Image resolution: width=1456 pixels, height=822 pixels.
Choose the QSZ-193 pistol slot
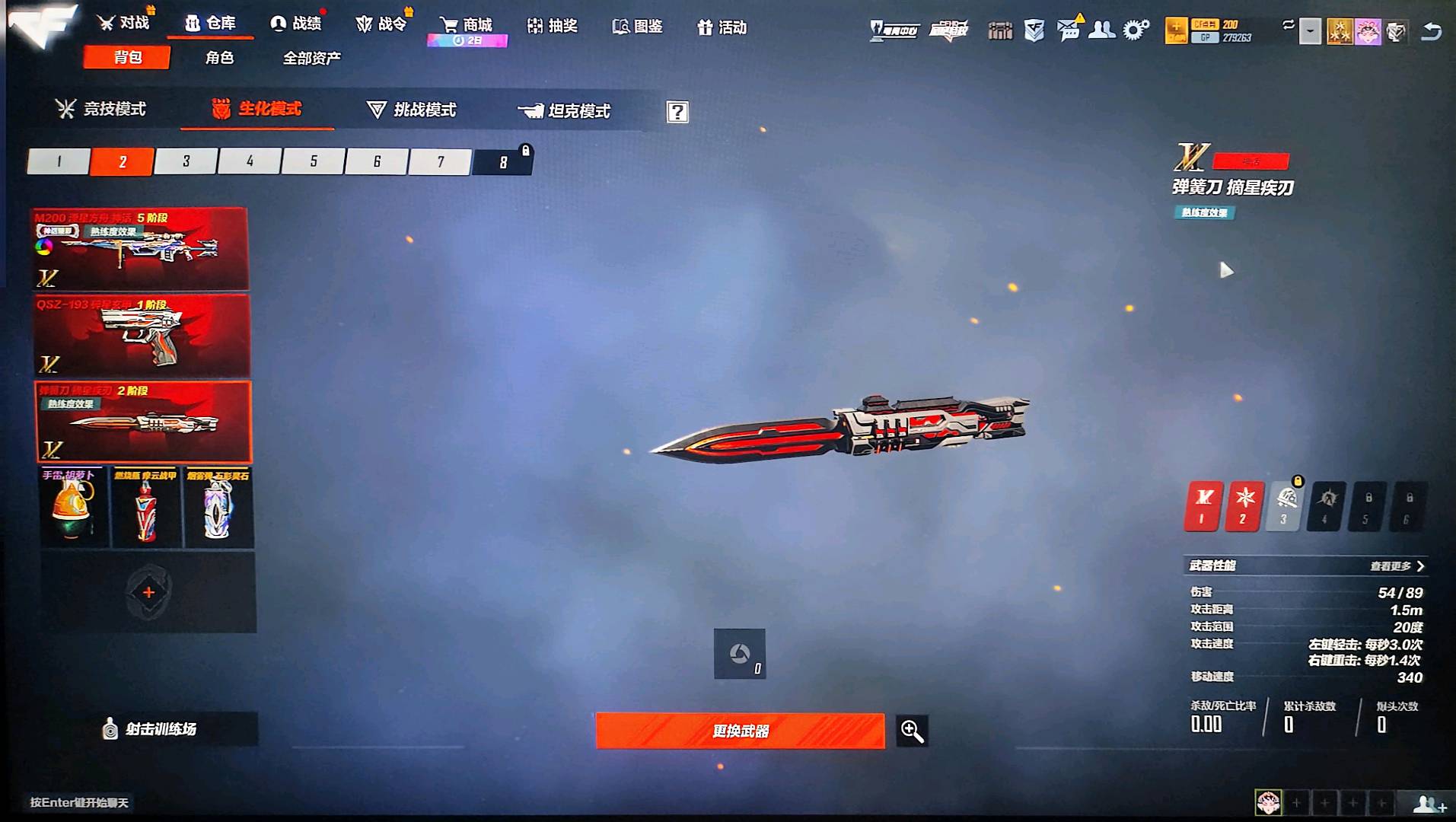point(141,336)
